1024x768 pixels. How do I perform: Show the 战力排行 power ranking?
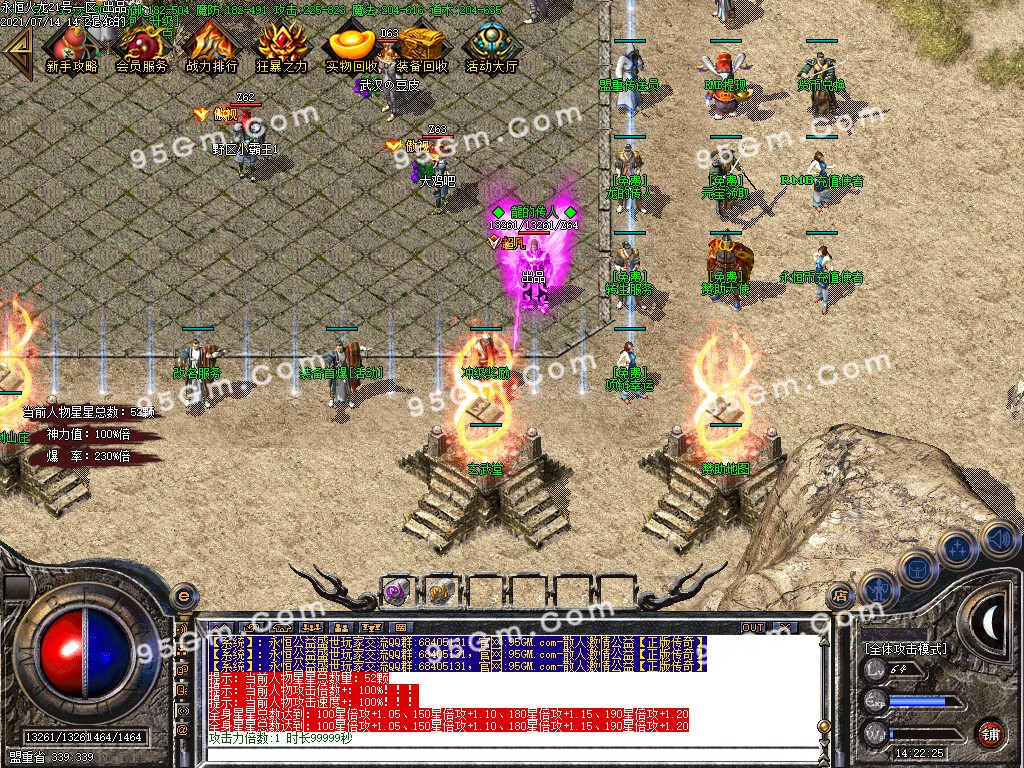pyautogui.click(x=211, y=46)
